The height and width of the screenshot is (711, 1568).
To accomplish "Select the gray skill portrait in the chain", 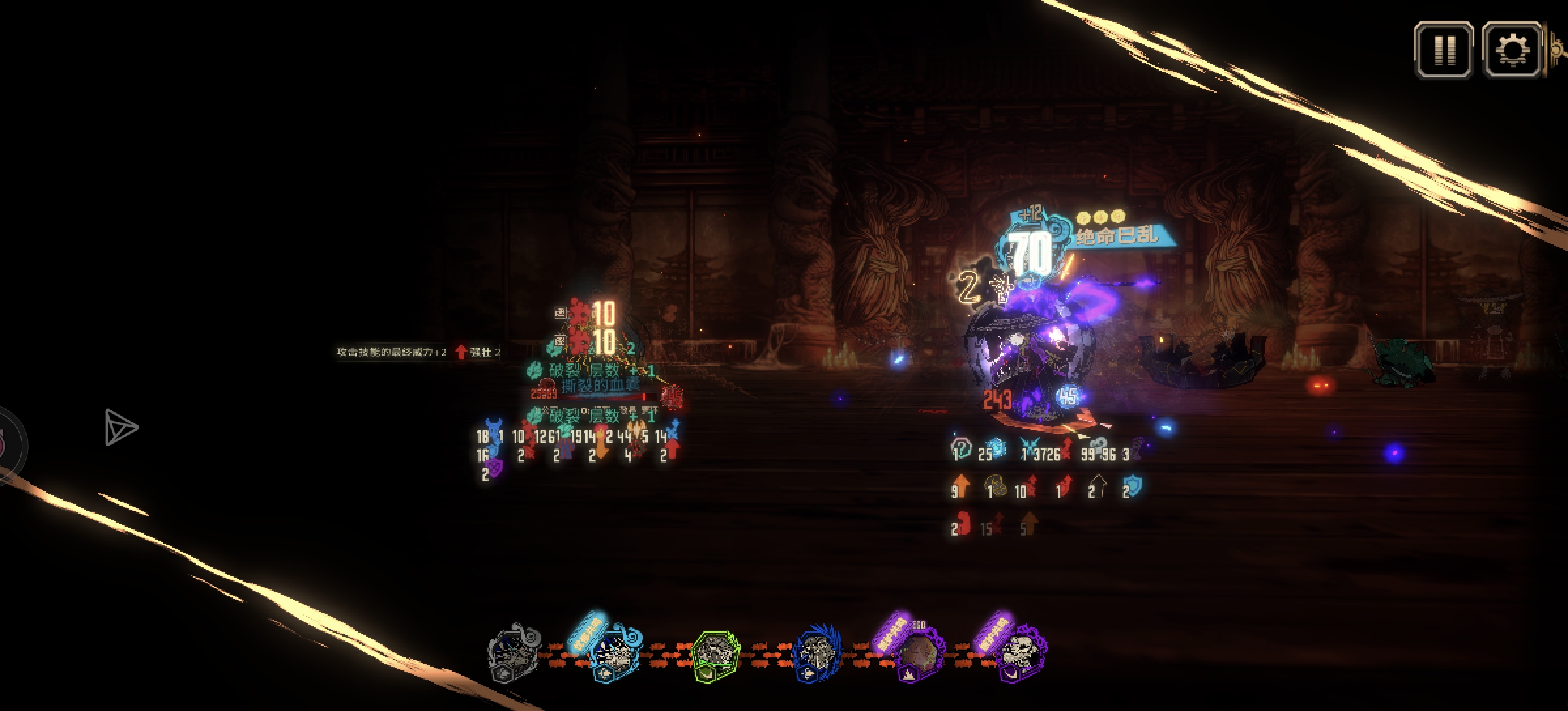I will [514, 653].
